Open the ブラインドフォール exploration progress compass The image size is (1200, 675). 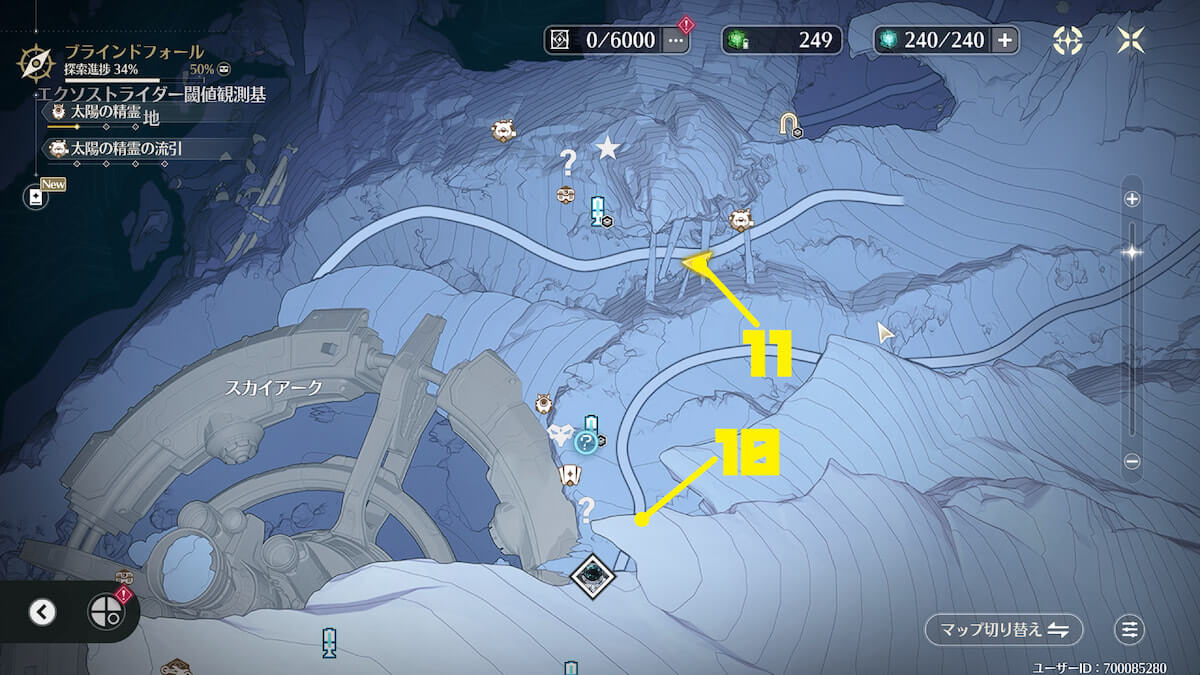click(x=36, y=62)
